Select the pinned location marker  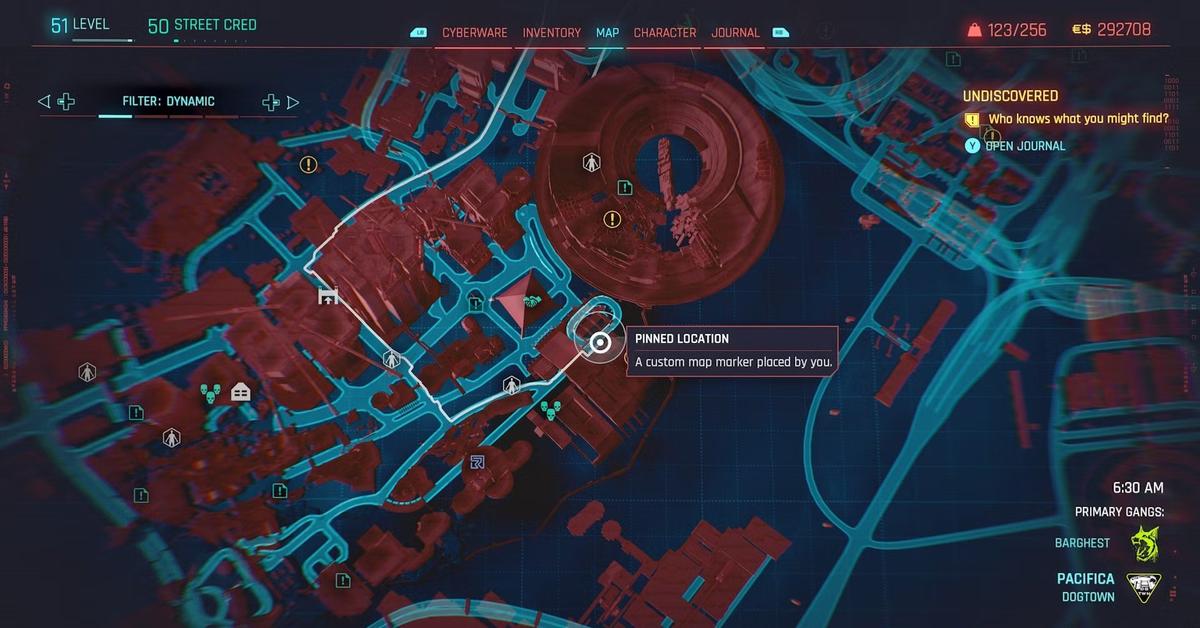(x=599, y=344)
